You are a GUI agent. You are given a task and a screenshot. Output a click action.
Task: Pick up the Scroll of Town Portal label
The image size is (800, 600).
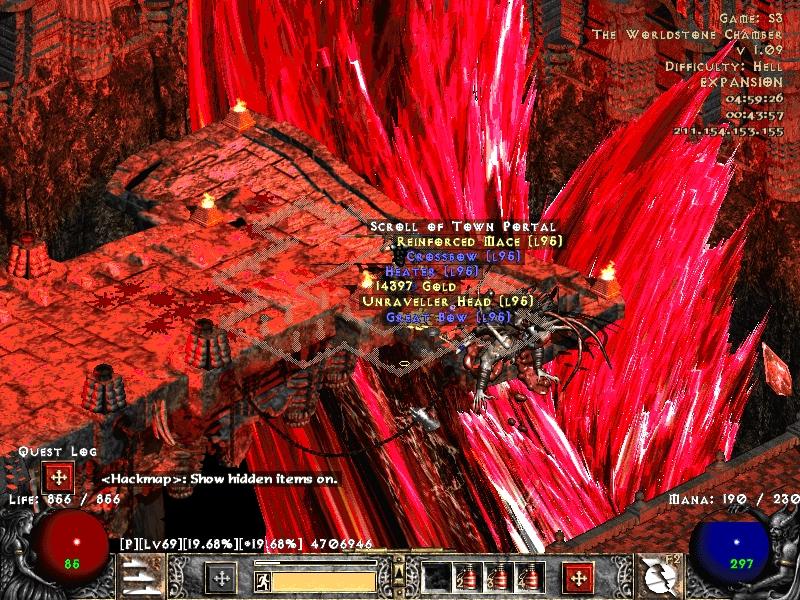(462, 227)
